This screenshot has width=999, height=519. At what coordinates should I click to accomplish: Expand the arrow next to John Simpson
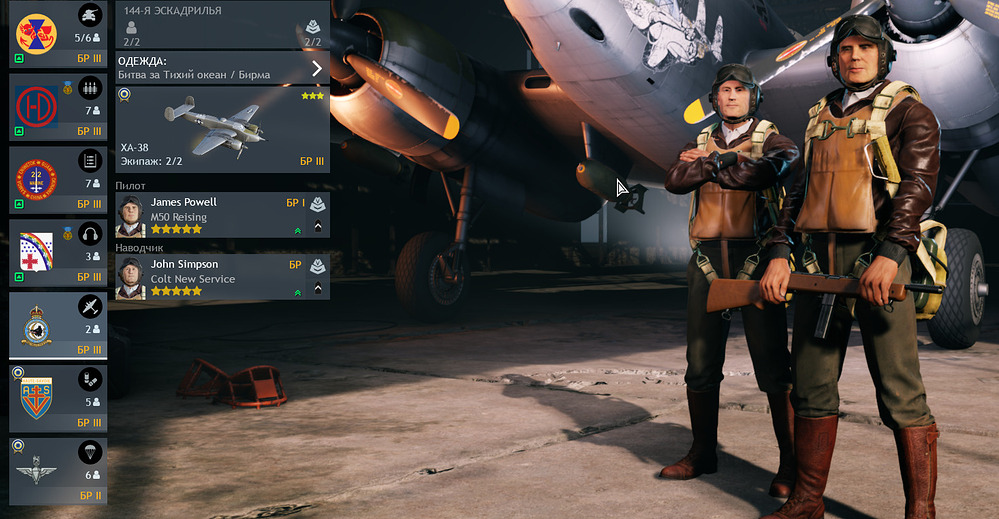[x=318, y=289]
